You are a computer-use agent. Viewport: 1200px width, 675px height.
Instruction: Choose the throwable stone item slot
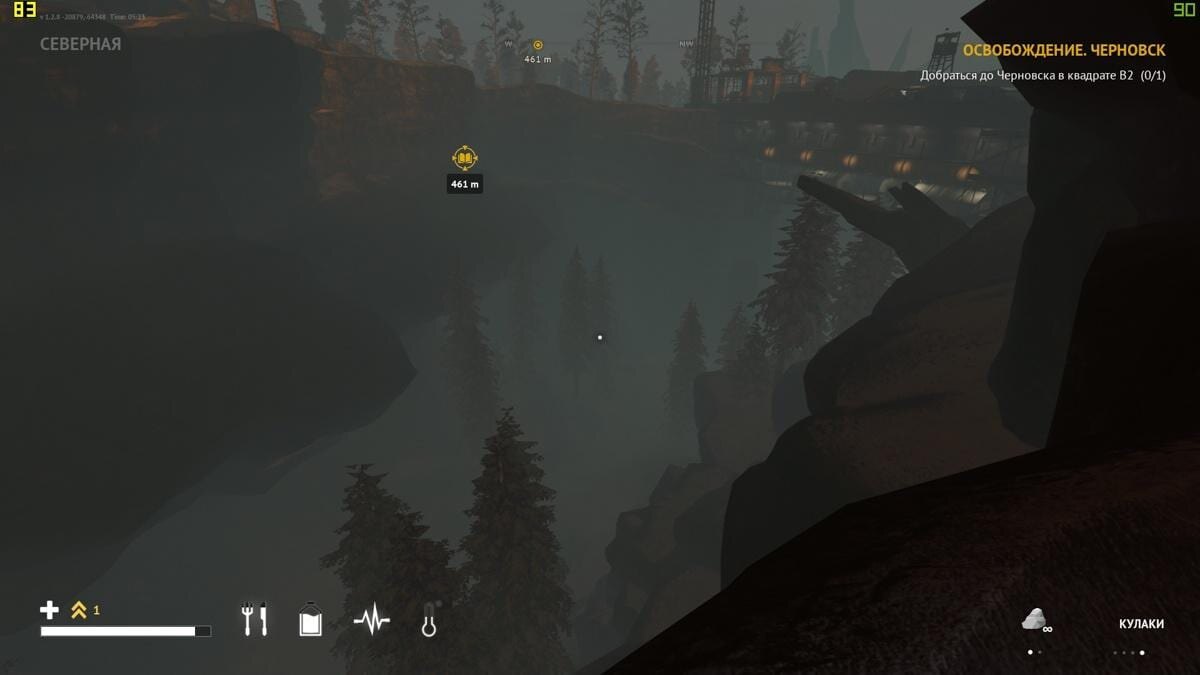pyautogui.click(x=1035, y=620)
